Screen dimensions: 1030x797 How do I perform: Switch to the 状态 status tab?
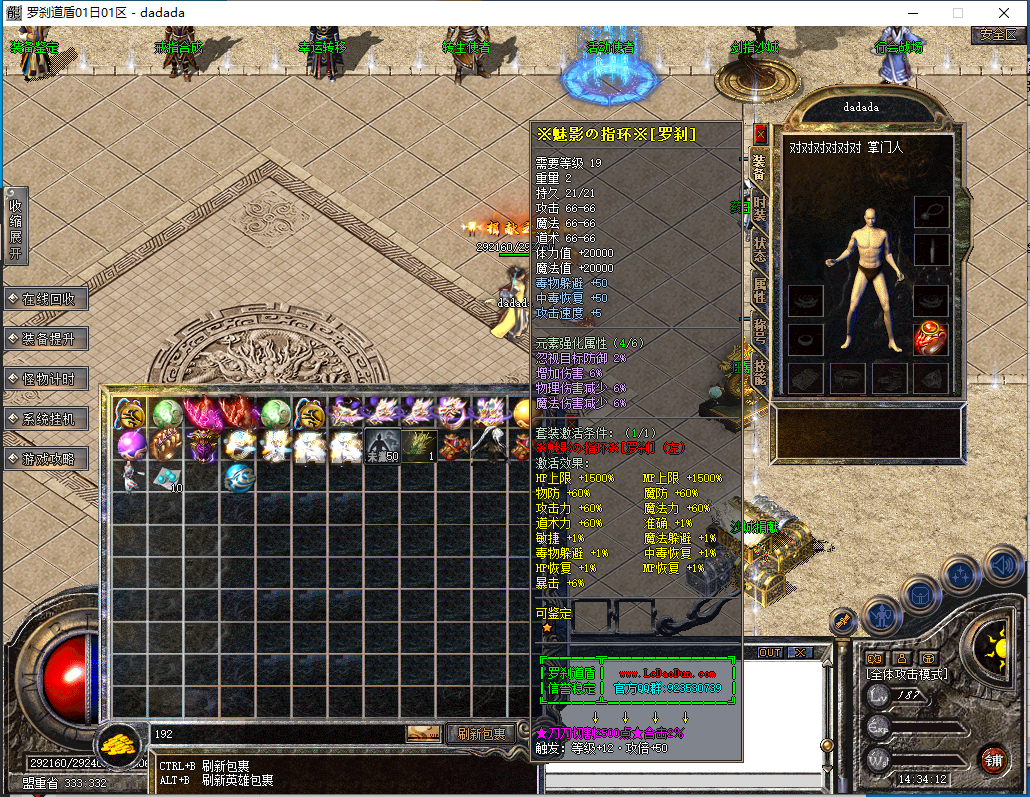pos(760,250)
